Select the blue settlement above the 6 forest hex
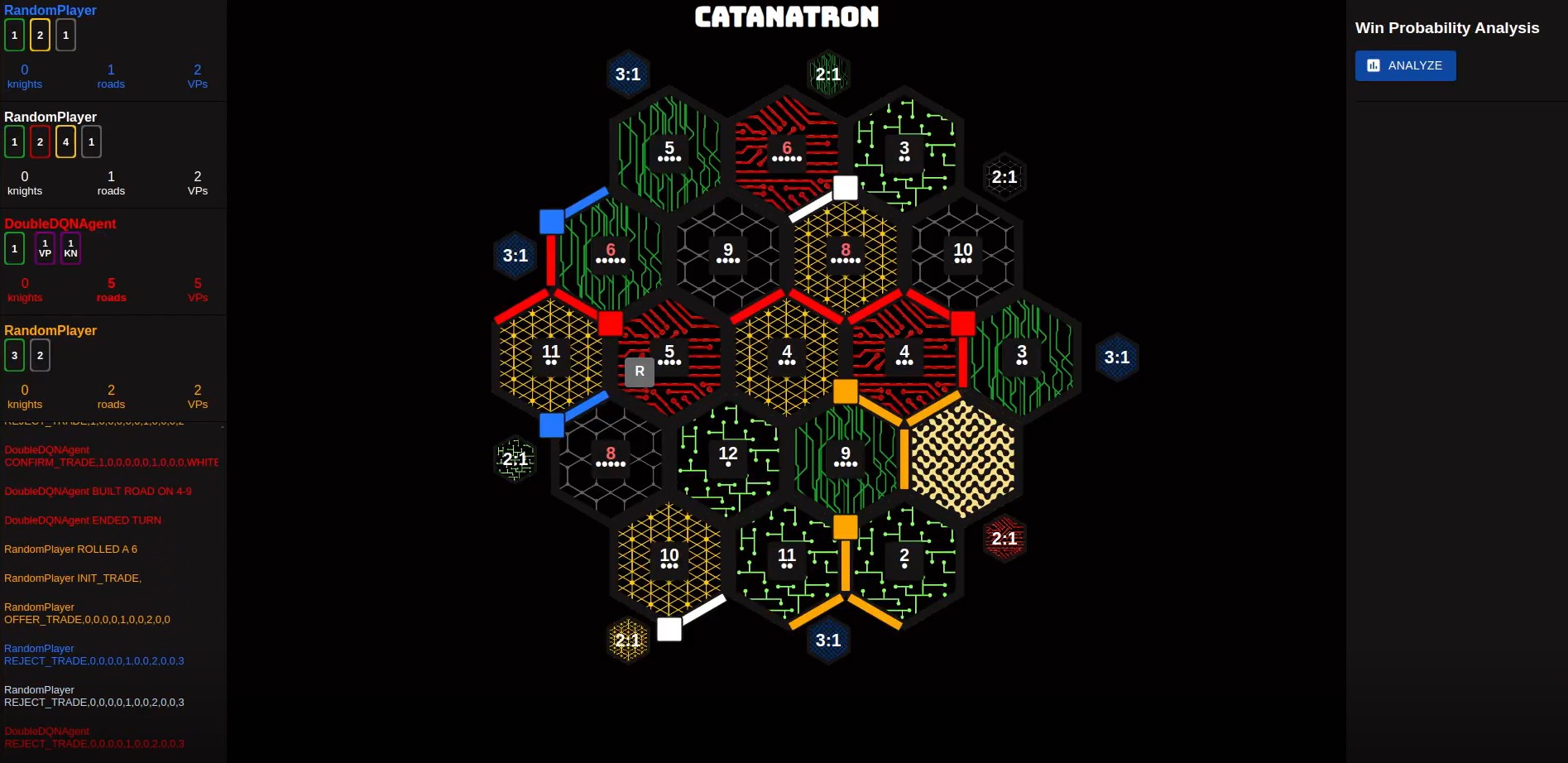The height and width of the screenshot is (763, 1568). pyautogui.click(x=551, y=220)
